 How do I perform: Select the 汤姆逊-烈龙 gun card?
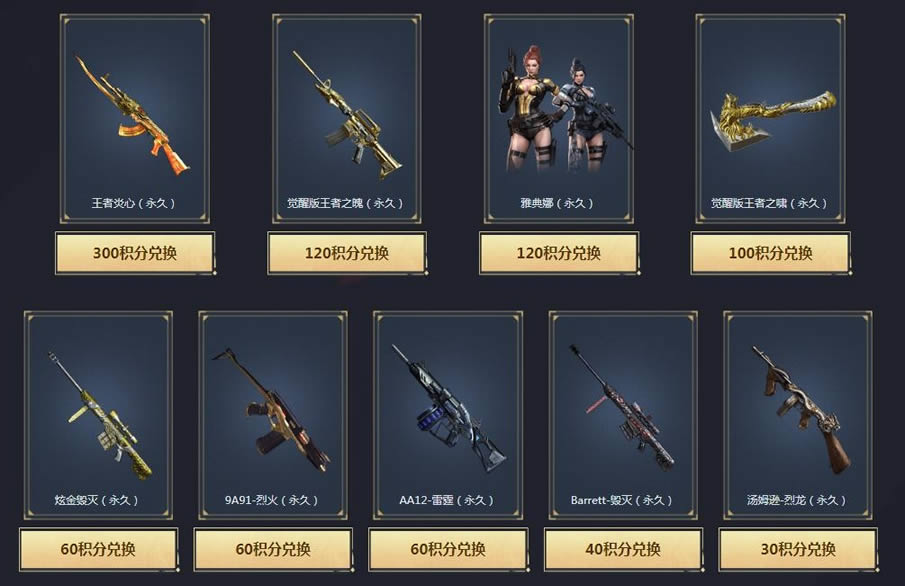coord(798,415)
